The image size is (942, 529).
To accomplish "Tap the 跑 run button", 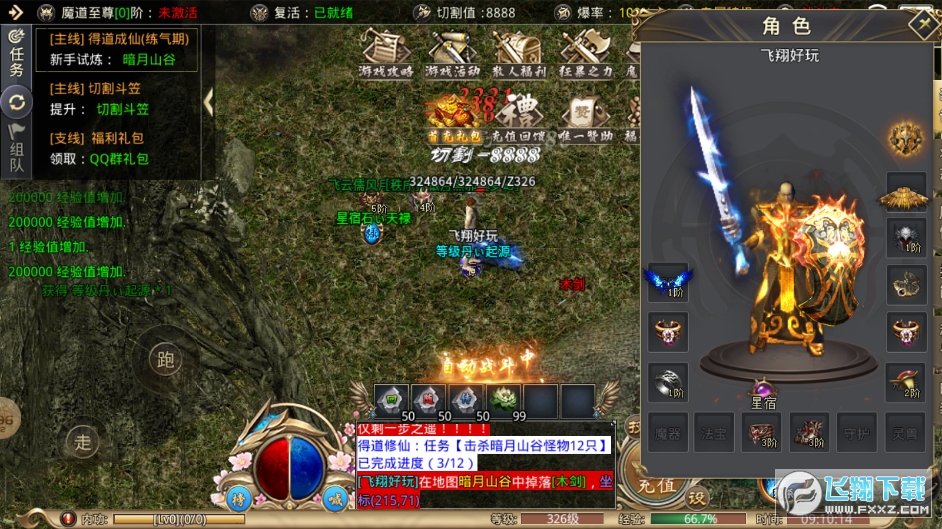I will click(x=165, y=358).
